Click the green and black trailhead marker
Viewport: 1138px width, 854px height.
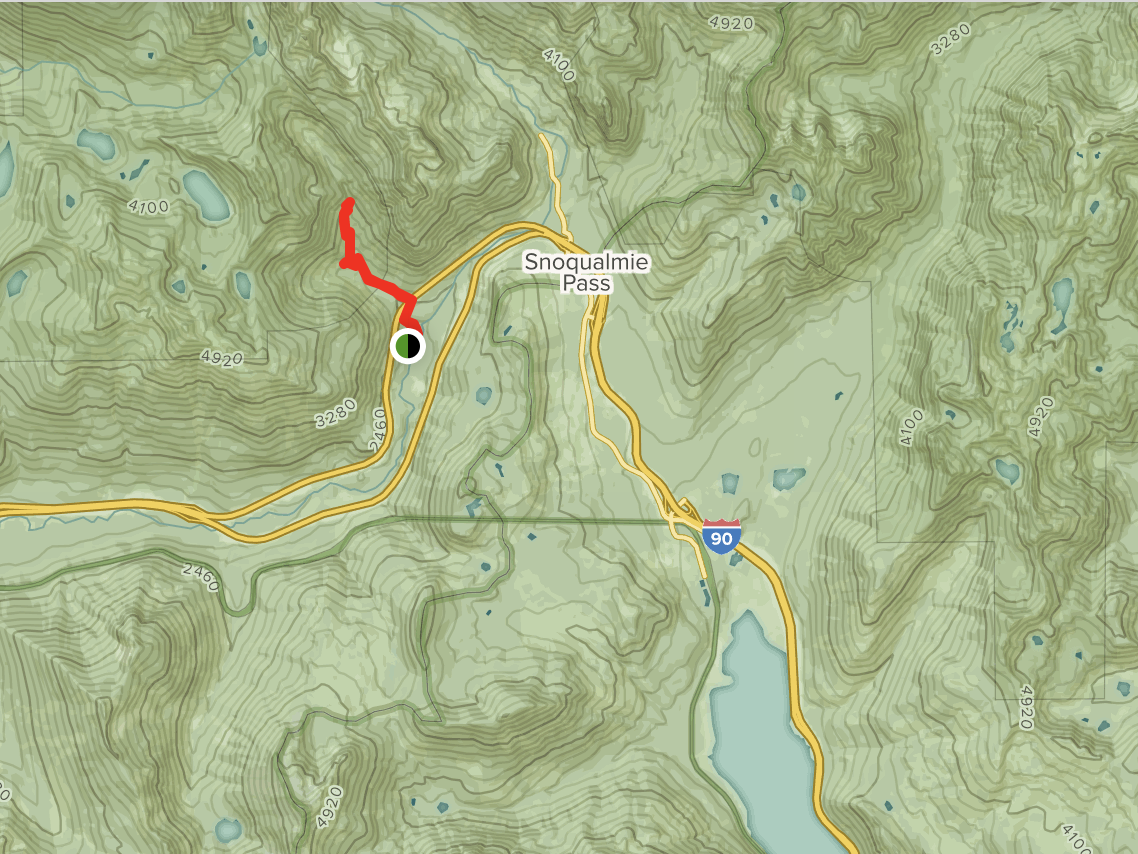pos(407,346)
